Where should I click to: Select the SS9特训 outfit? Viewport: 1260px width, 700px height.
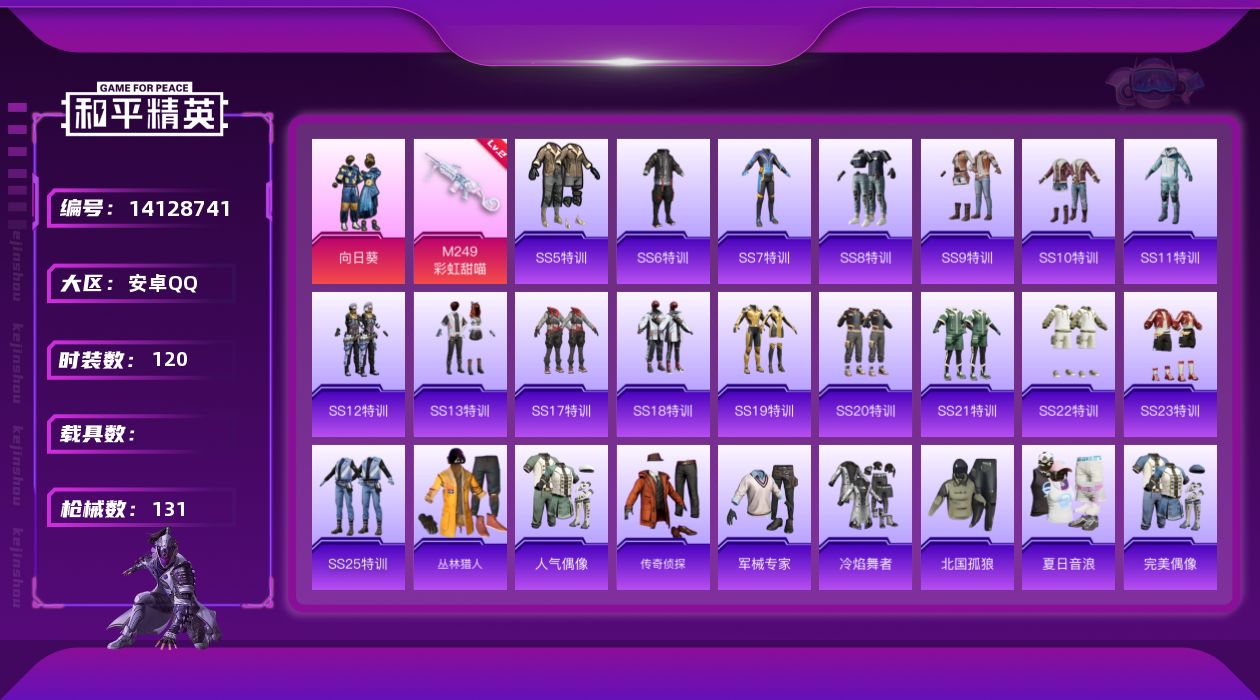coord(967,211)
